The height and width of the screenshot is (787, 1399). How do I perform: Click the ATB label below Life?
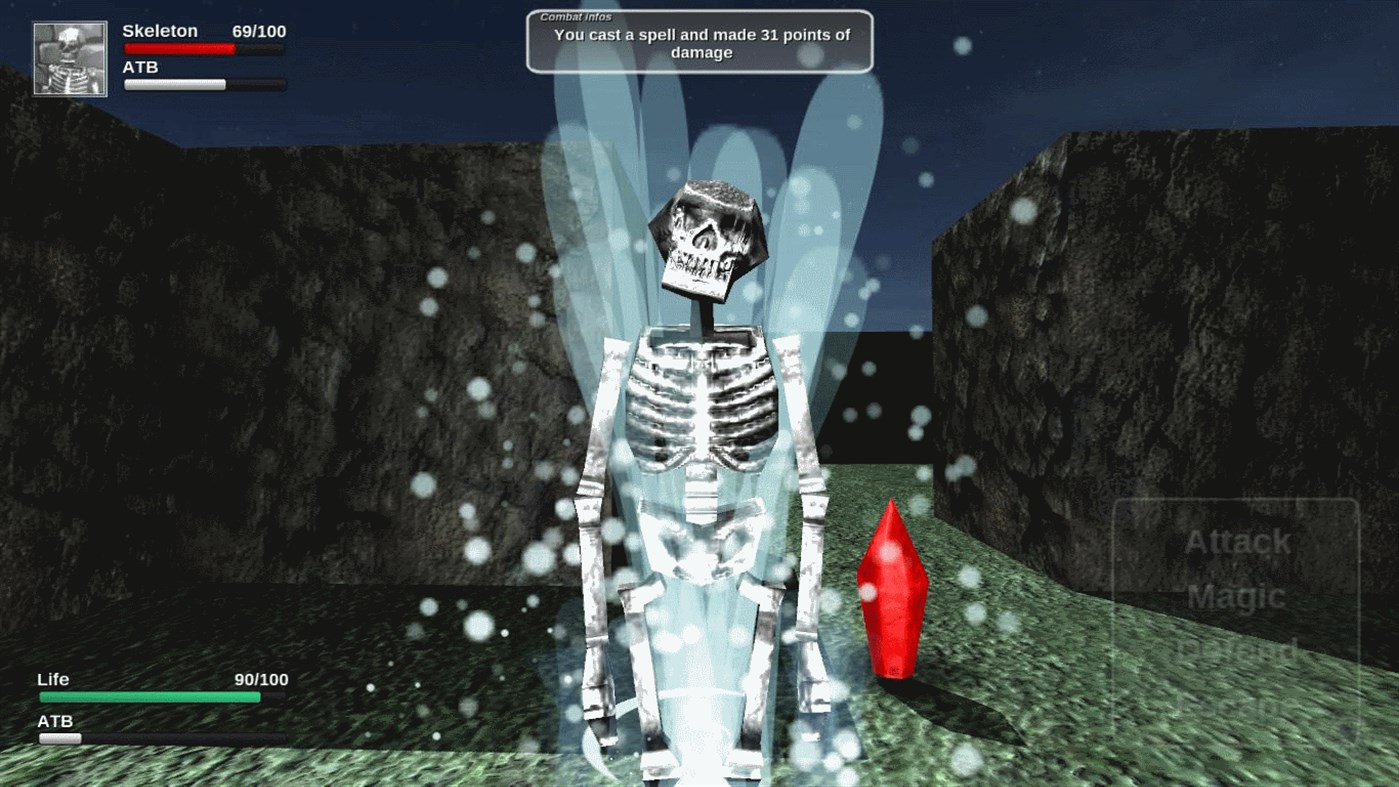pyautogui.click(x=55, y=720)
